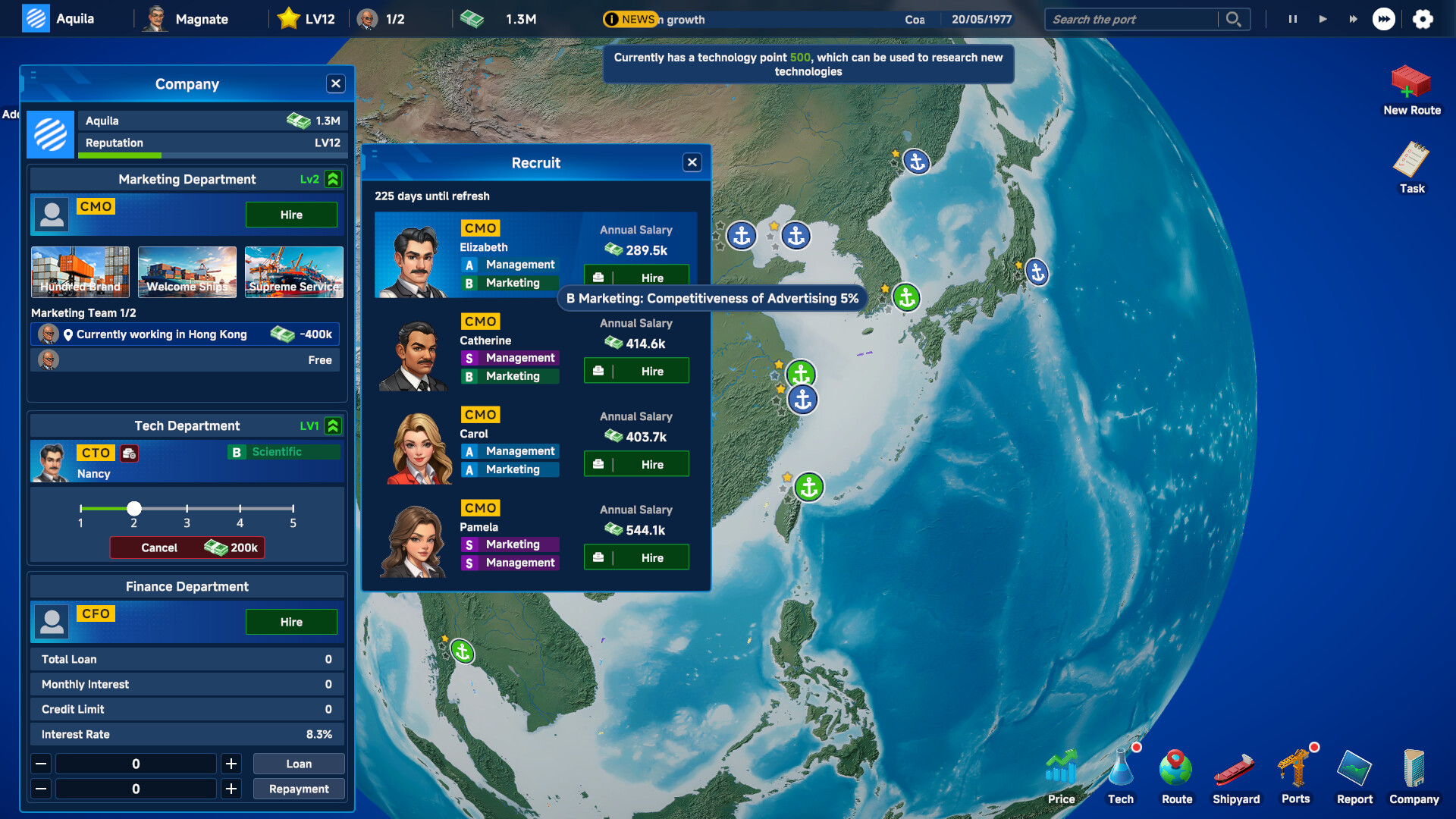
Task: Click the Repayment button
Action: 299,789
